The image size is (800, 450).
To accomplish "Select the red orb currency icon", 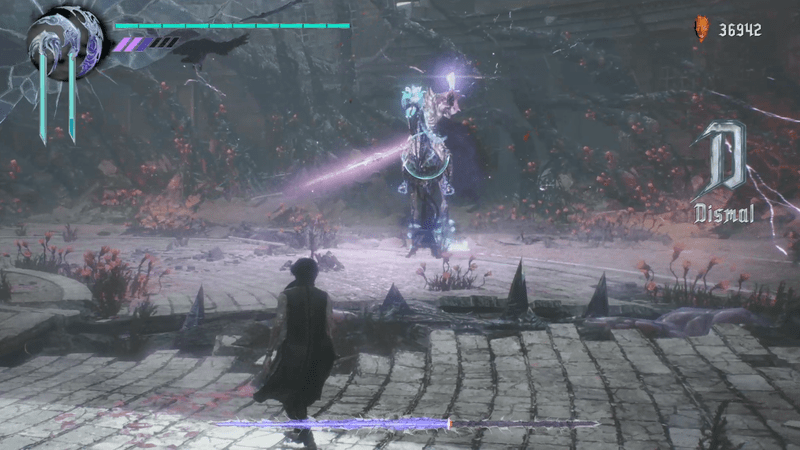I will point(701,30).
